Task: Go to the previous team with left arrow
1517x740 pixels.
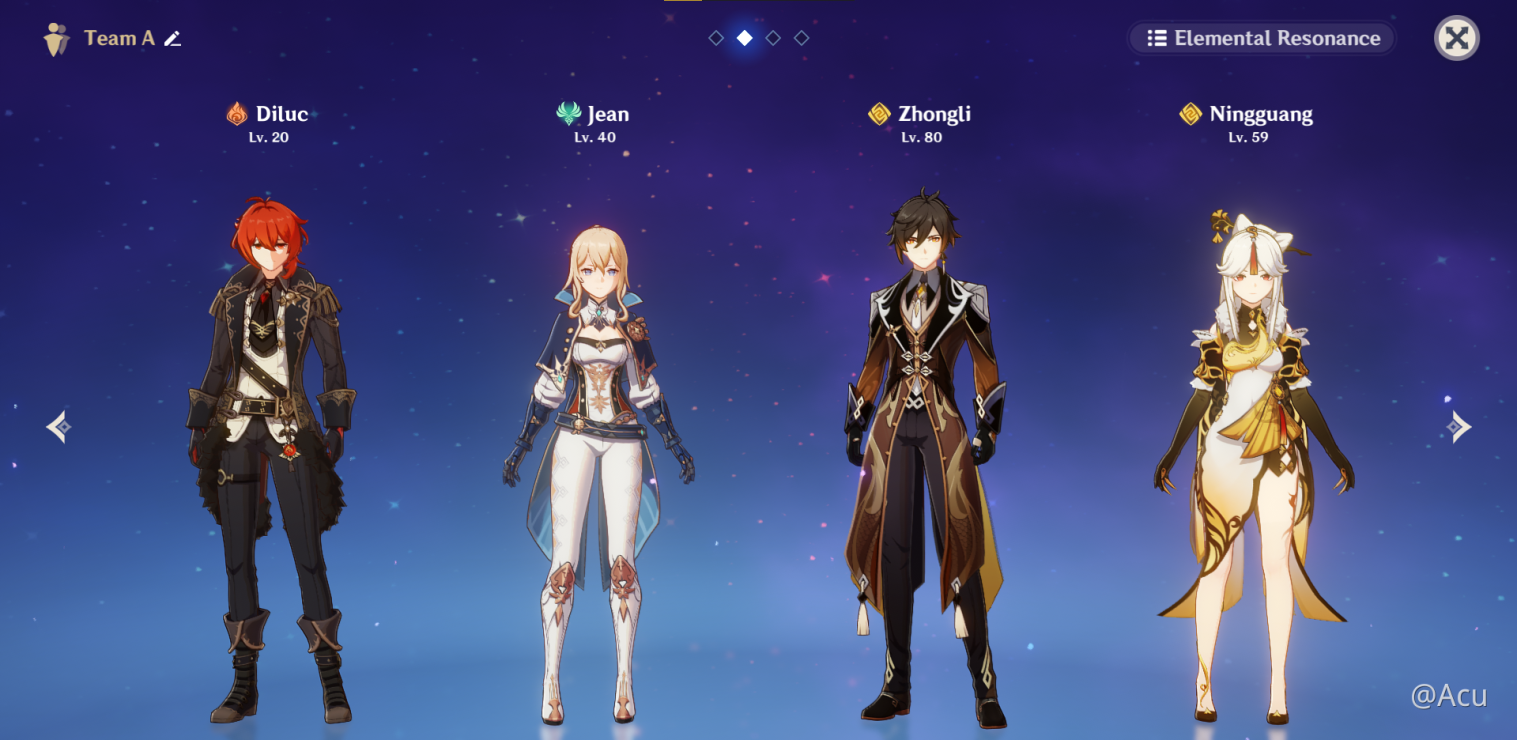Action: [x=58, y=427]
